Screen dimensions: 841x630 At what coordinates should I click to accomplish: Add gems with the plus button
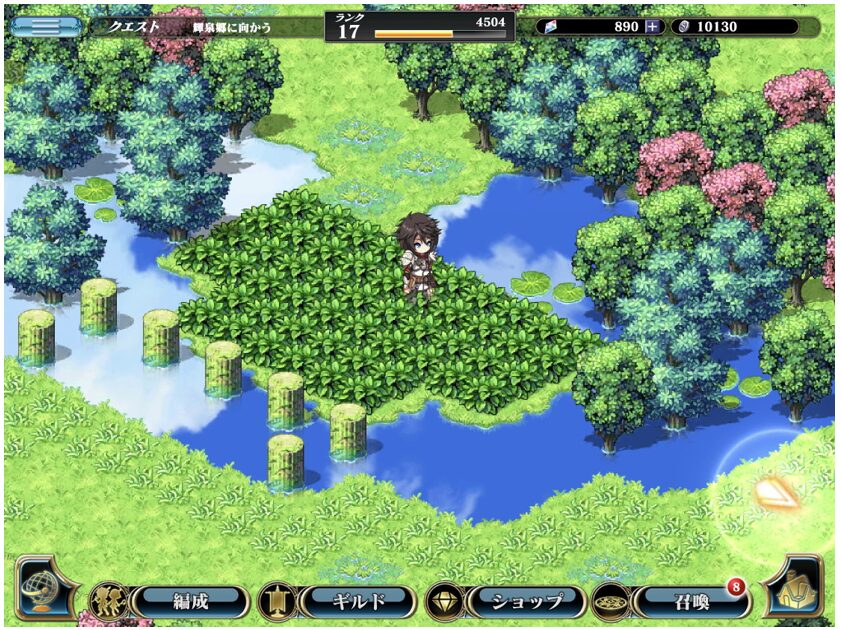coord(653,27)
